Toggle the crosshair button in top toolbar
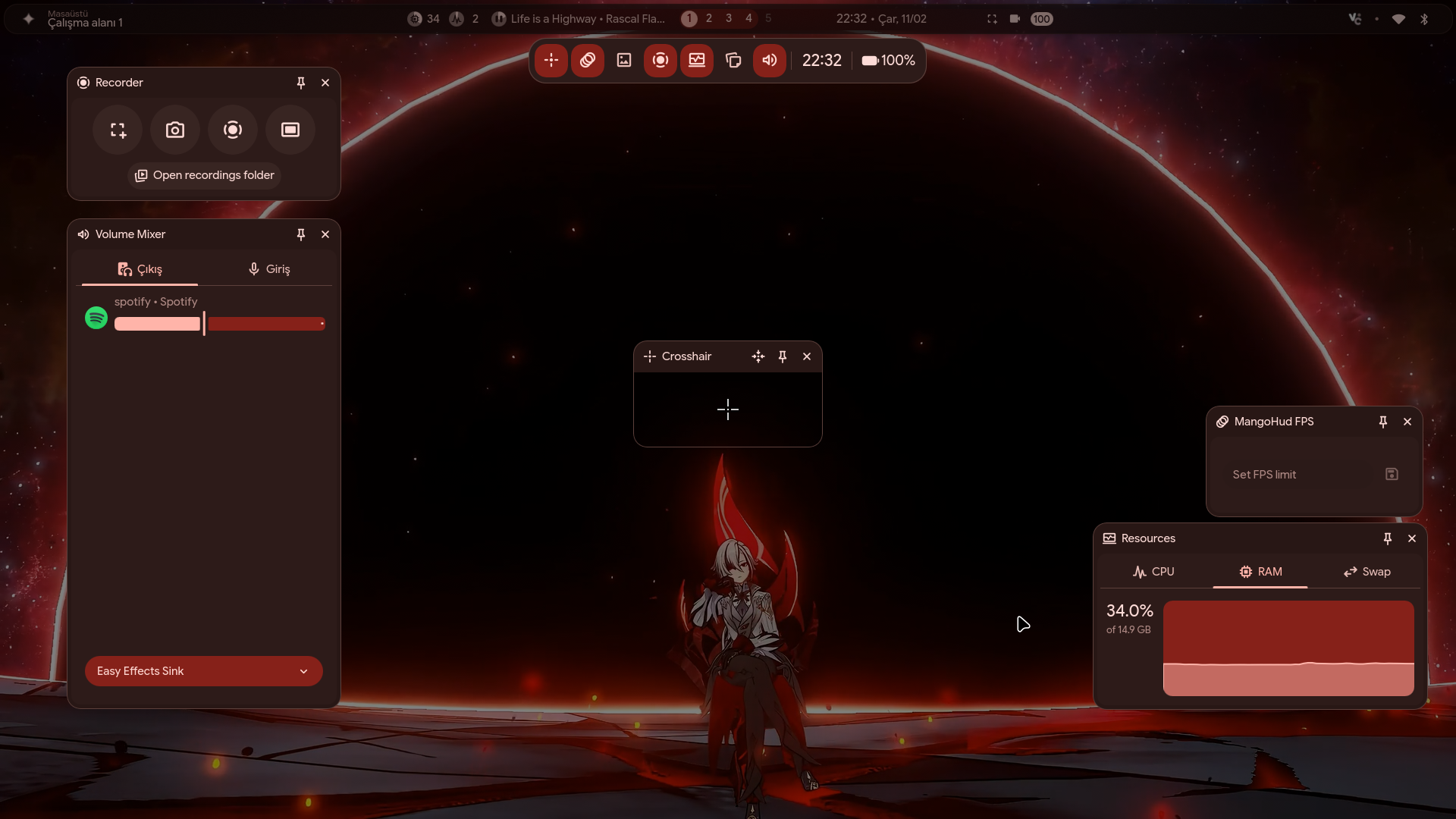The height and width of the screenshot is (819, 1456). pos(551,61)
